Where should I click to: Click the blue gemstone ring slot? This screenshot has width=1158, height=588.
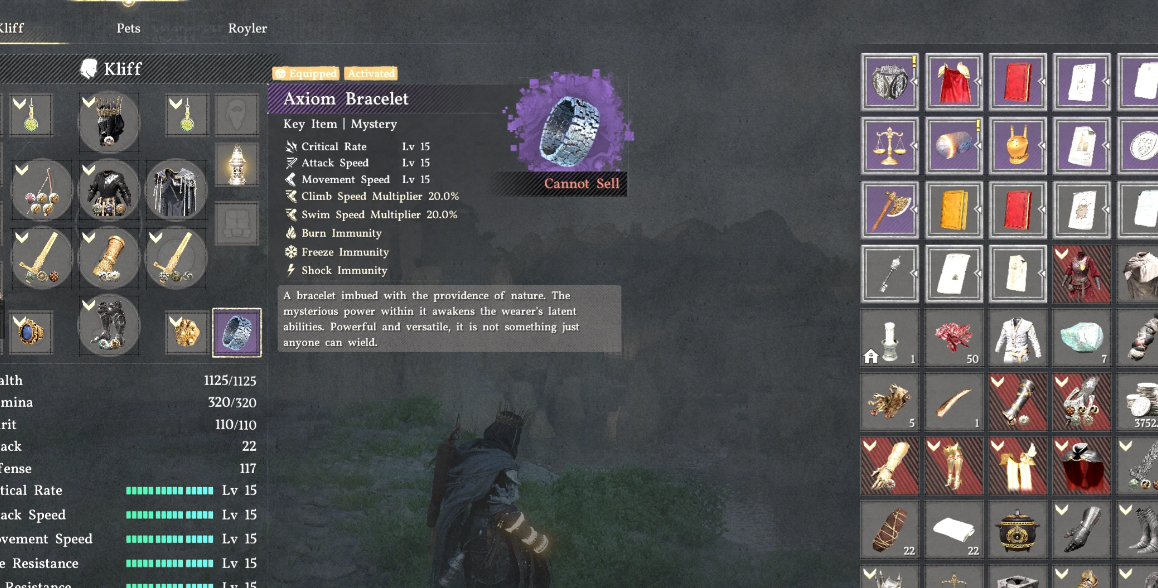[x=30, y=331]
